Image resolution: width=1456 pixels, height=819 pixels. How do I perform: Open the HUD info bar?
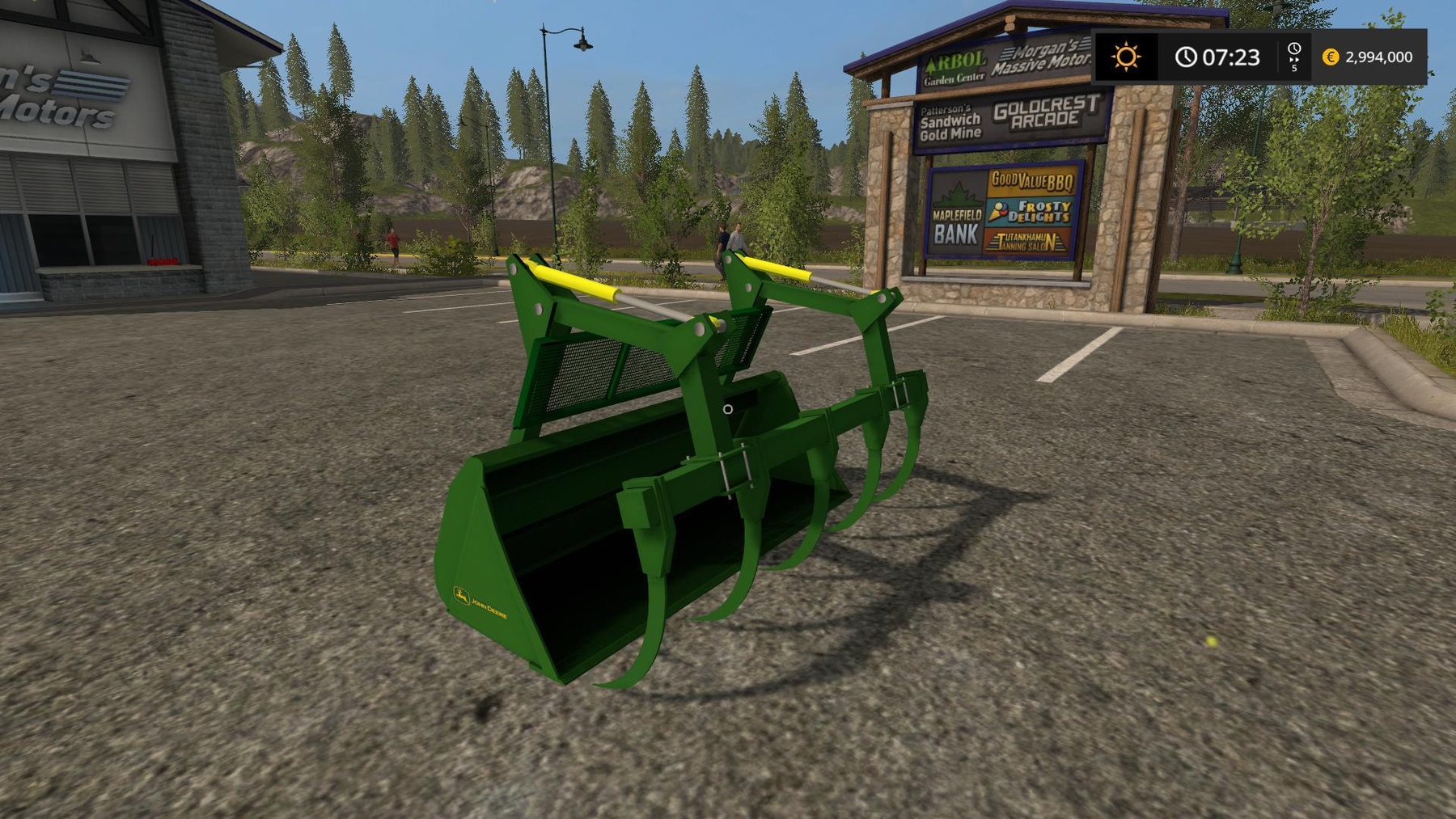click(1274, 57)
